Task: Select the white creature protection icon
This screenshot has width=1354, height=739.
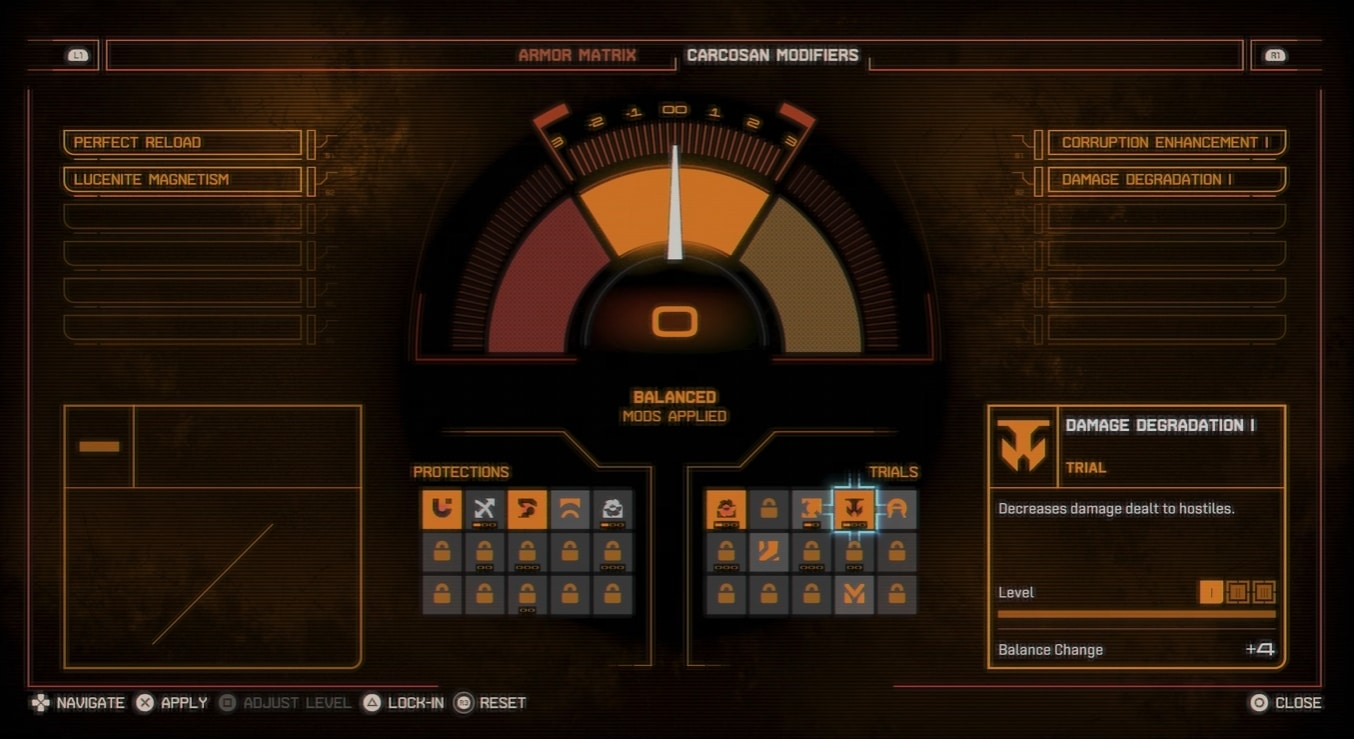Action: [612, 509]
